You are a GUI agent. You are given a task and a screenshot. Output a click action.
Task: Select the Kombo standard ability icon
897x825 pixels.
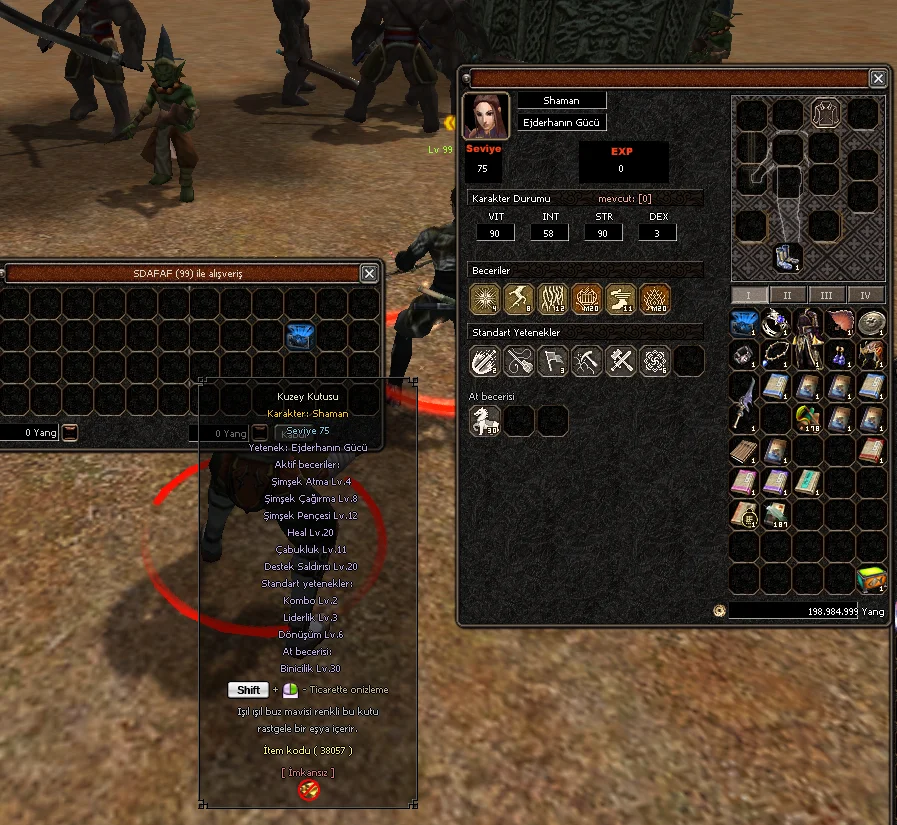click(x=485, y=360)
